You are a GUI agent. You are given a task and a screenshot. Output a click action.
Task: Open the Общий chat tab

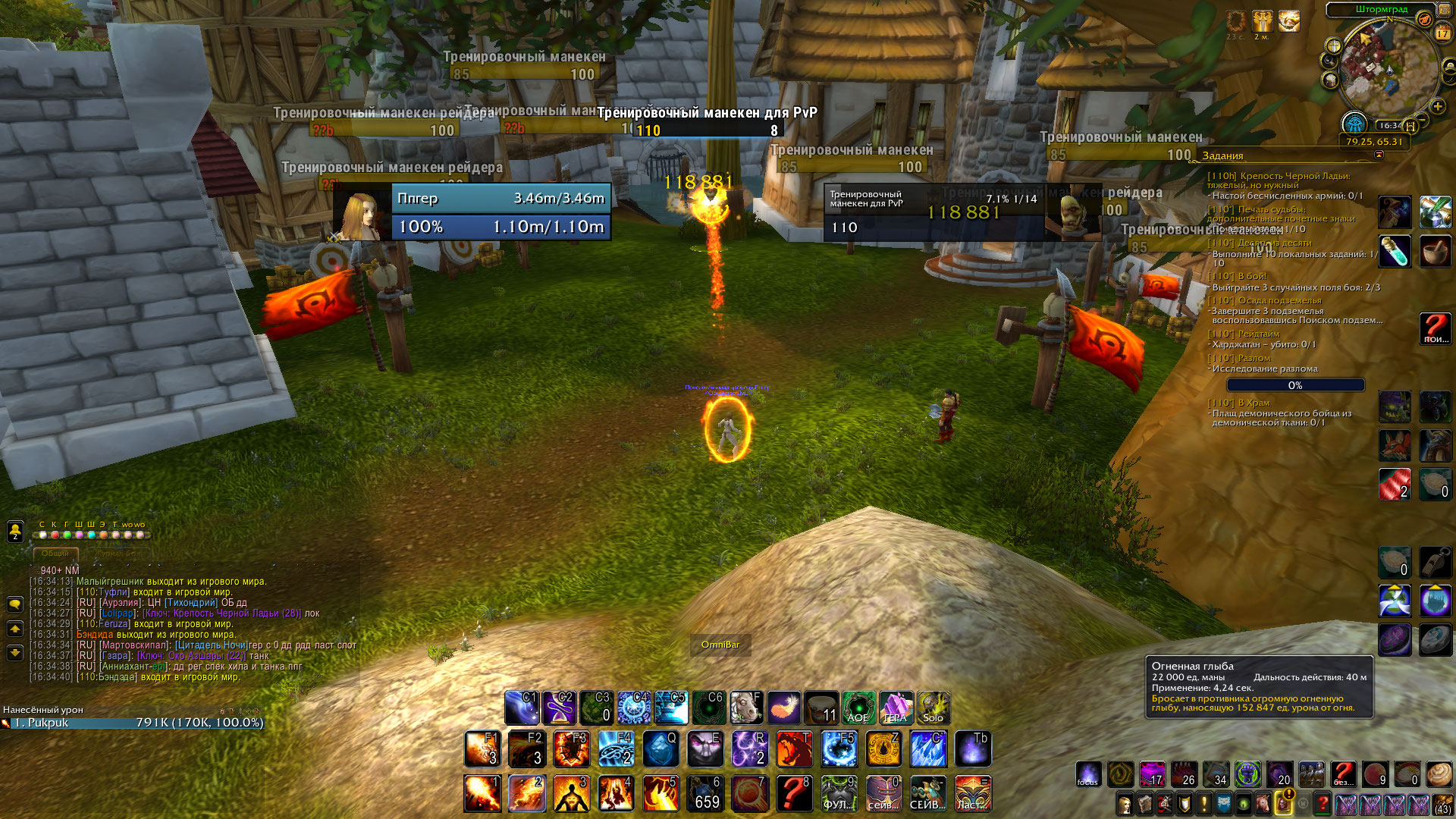(x=55, y=554)
